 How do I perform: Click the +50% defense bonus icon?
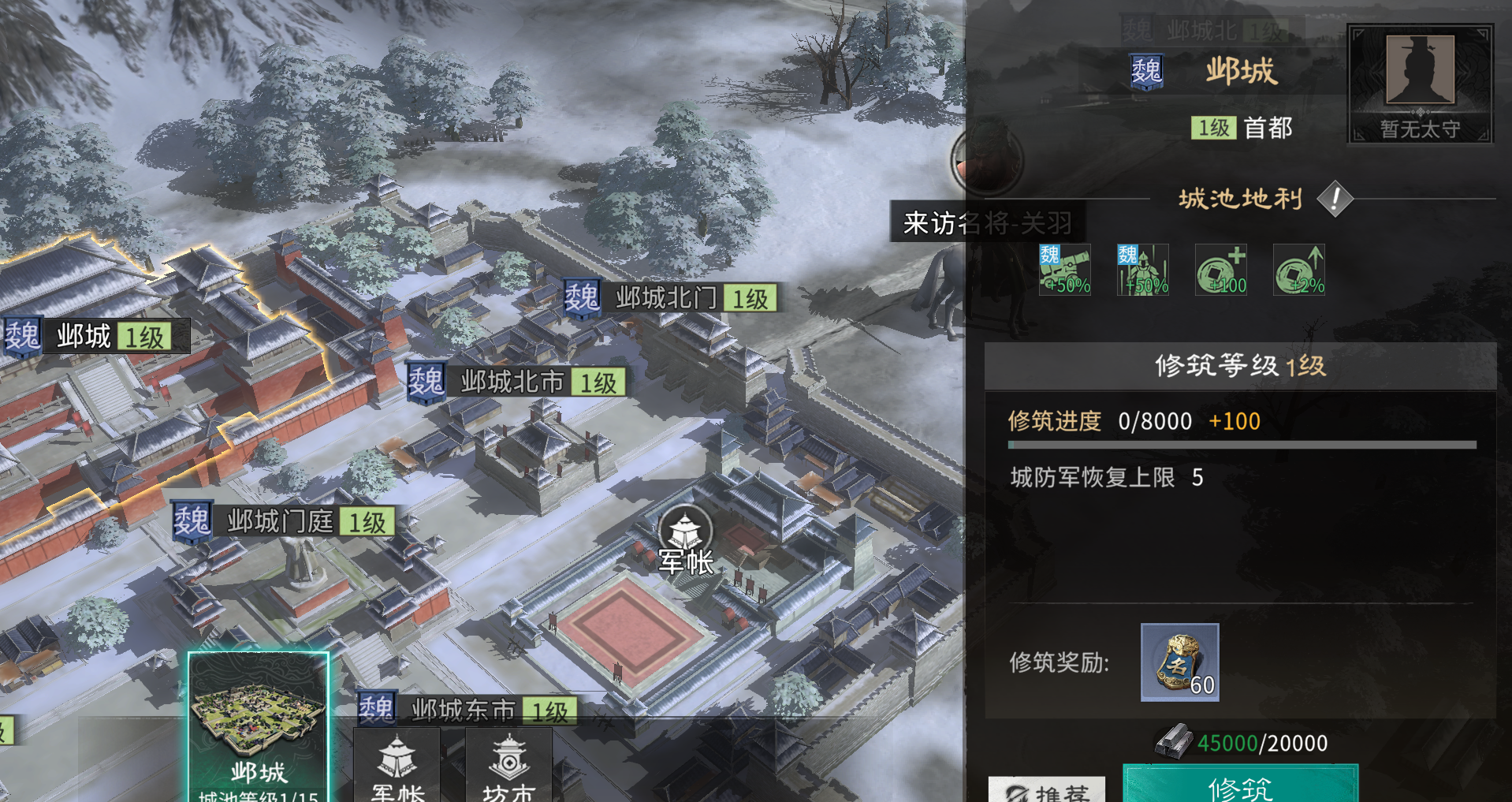coord(1141,268)
